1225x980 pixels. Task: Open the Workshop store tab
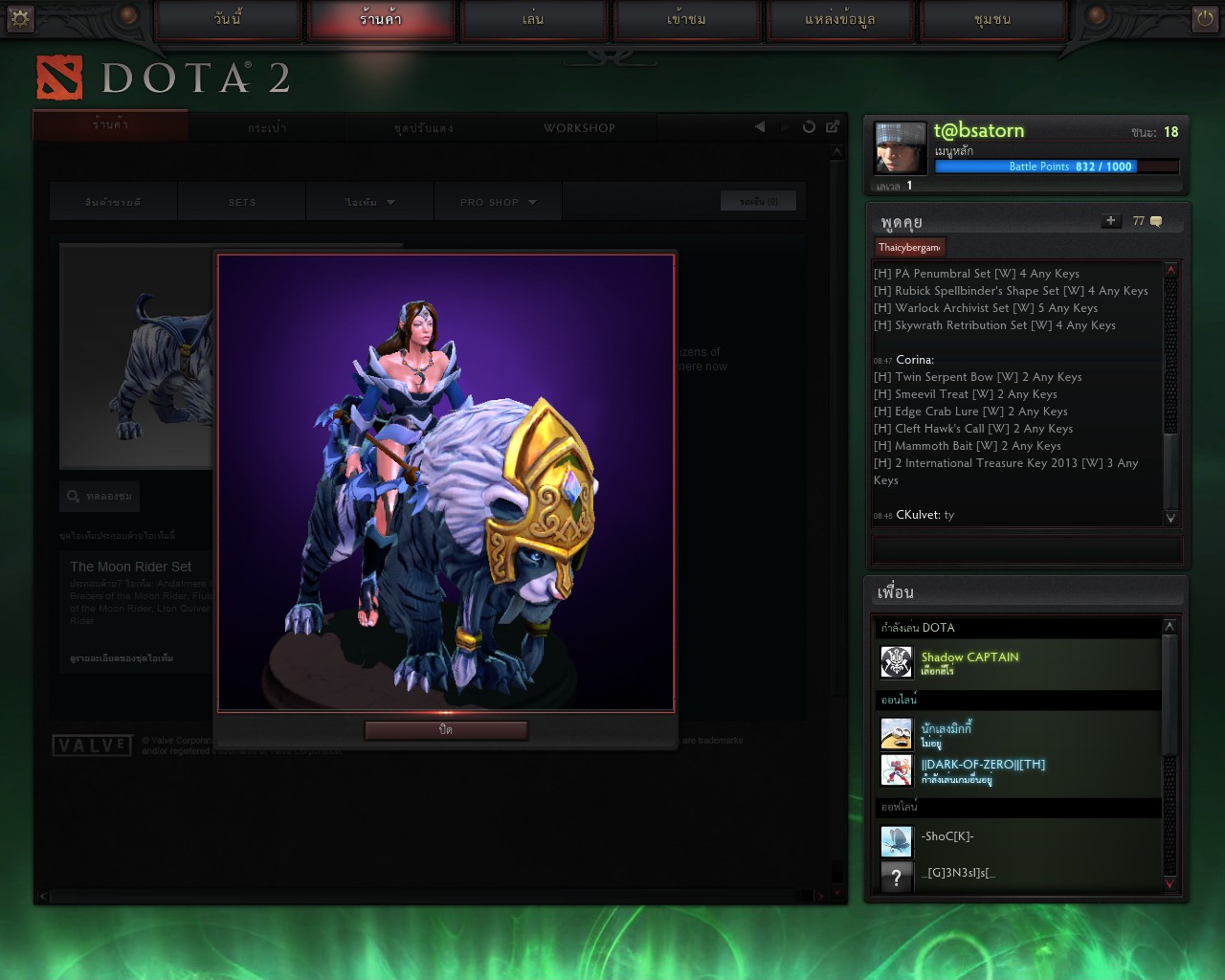point(579,128)
